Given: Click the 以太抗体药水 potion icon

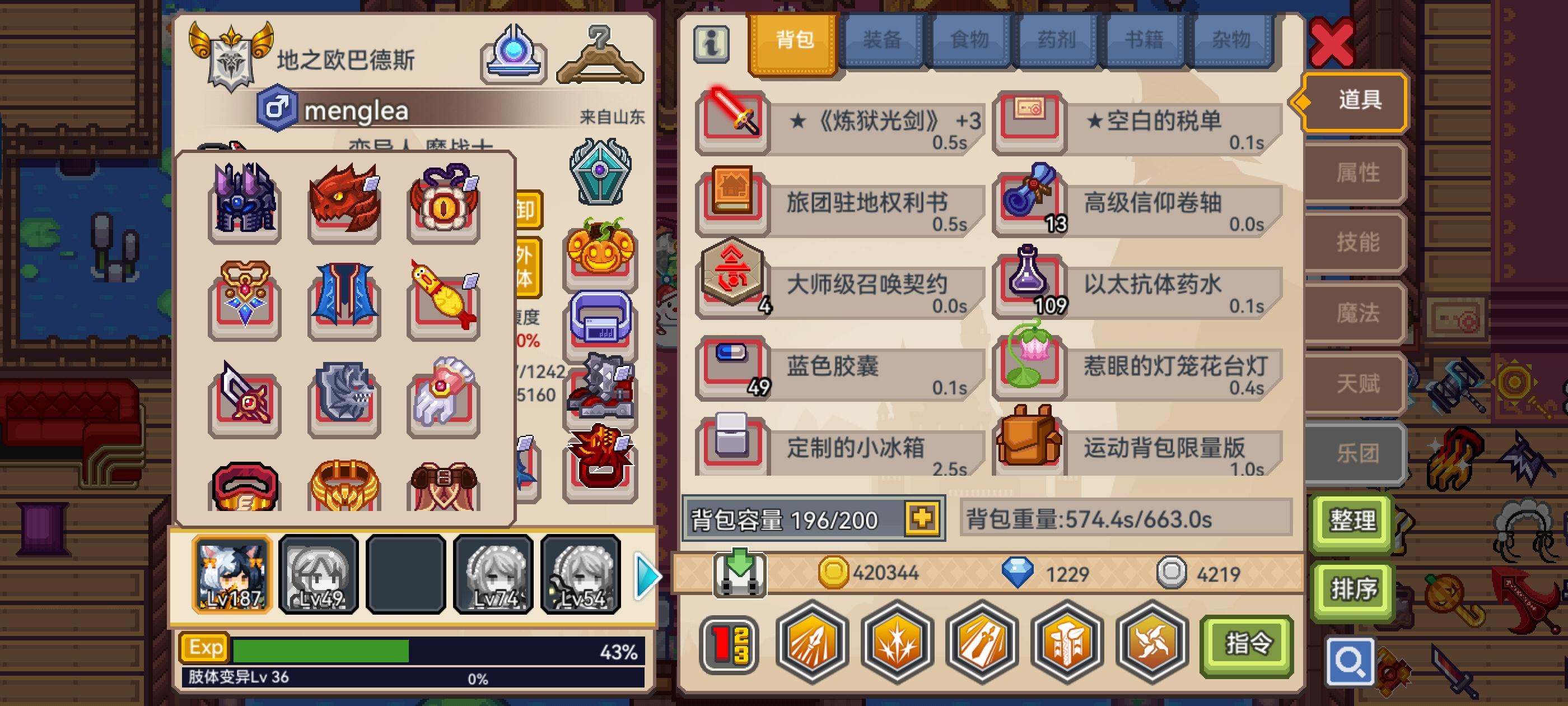Looking at the screenshot, I should click(1032, 286).
